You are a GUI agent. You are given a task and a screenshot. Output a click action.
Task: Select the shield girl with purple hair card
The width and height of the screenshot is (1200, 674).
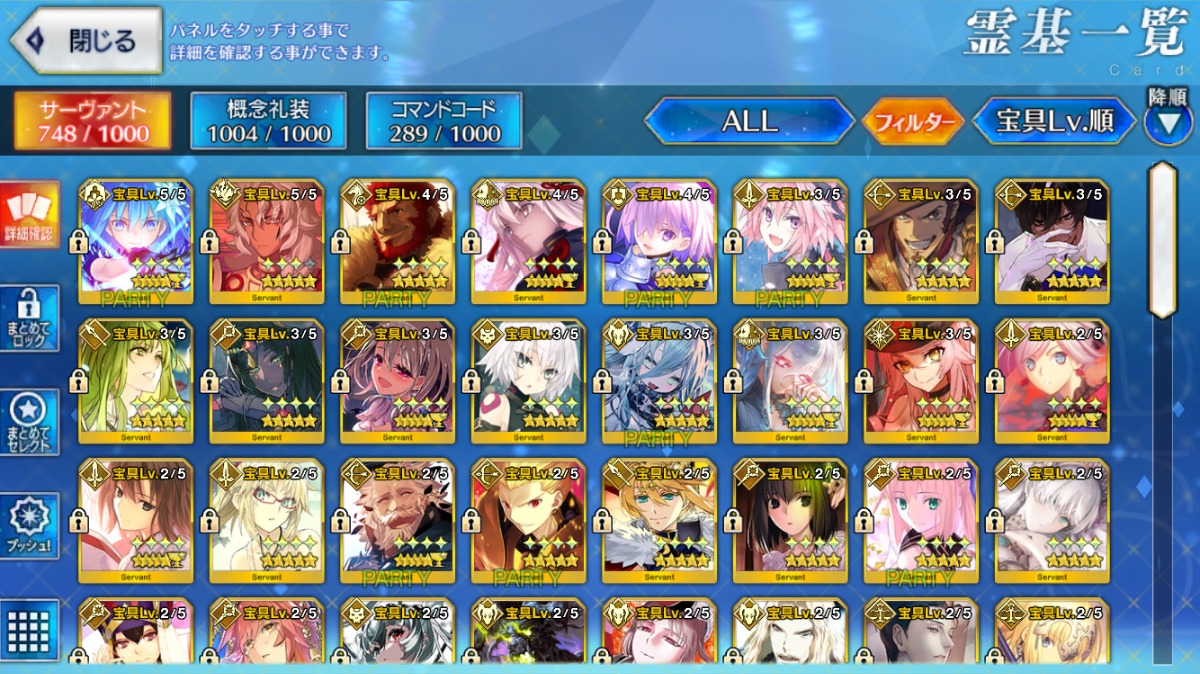click(x=658, y=240)
